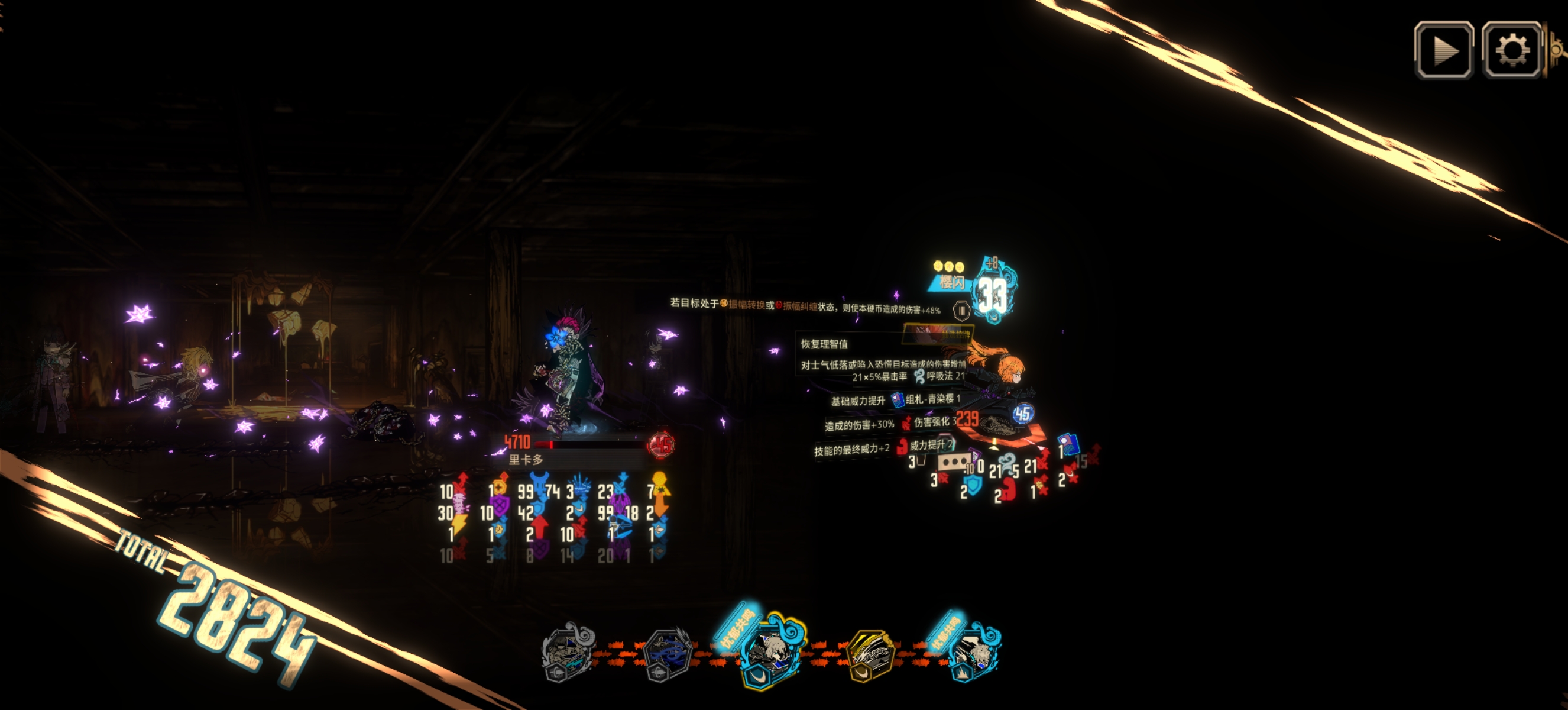Click the play speed button
The width and height of the screenshot is (1568, 710).
coord(1443,50)
